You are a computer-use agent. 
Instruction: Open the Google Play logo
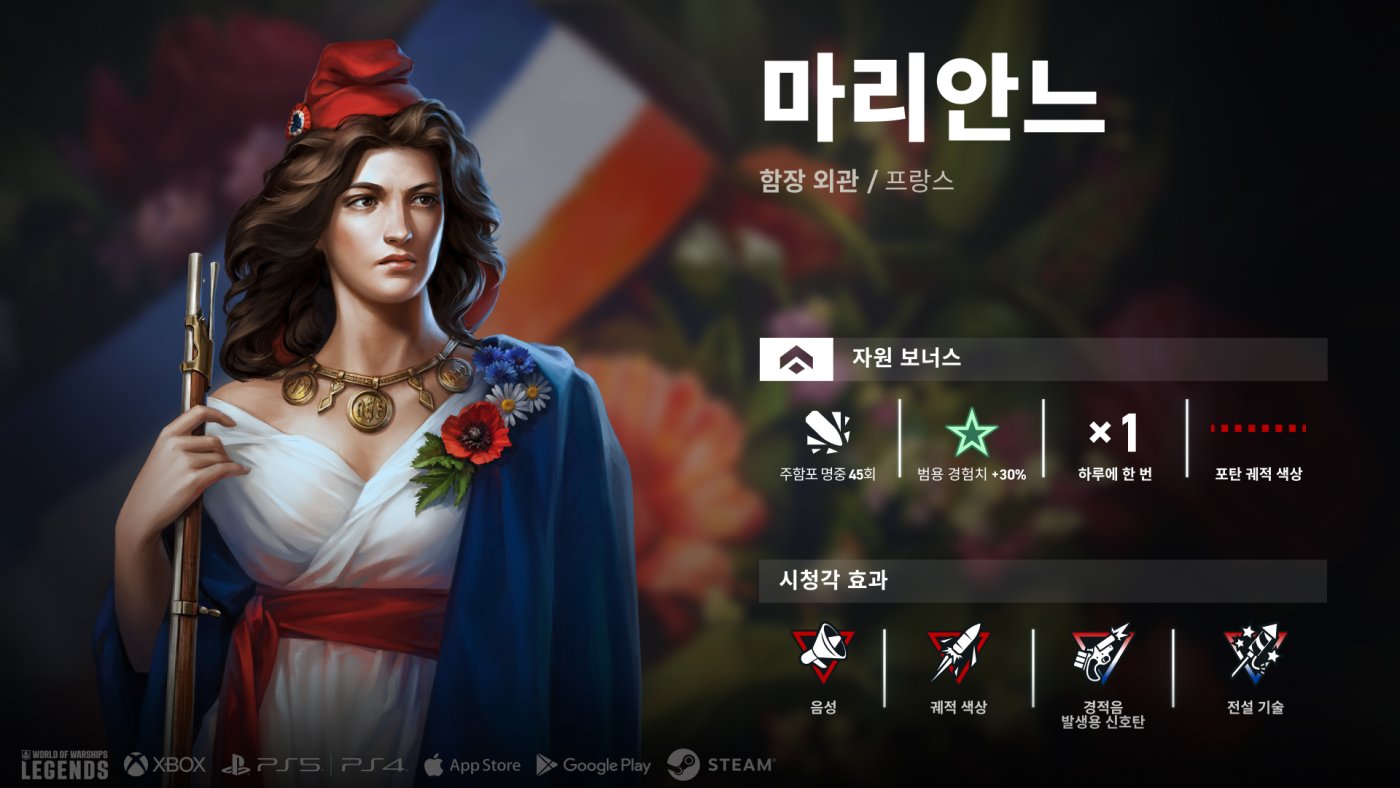click(593, 765)
